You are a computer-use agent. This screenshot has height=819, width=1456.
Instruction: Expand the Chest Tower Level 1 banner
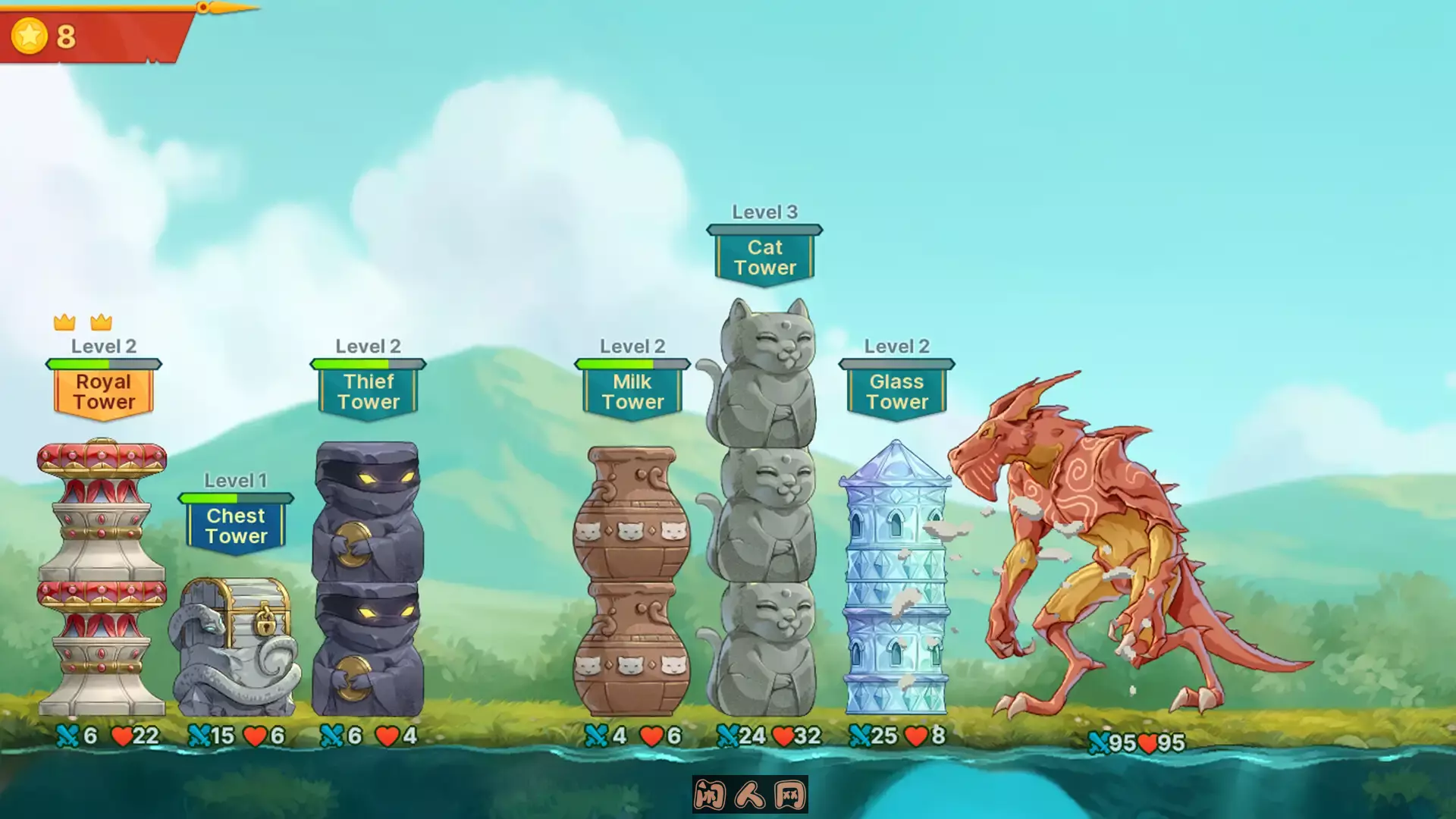click(236, 523)
